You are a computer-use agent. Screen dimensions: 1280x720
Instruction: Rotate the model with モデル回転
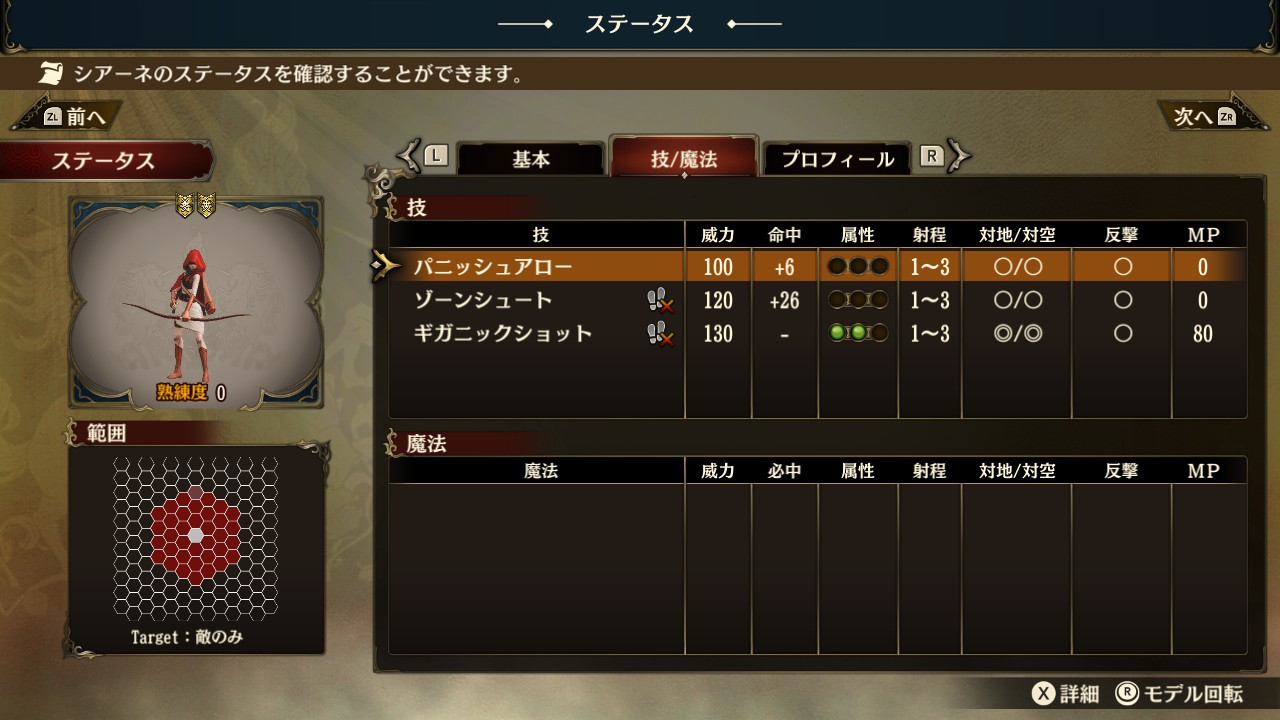1180,694
